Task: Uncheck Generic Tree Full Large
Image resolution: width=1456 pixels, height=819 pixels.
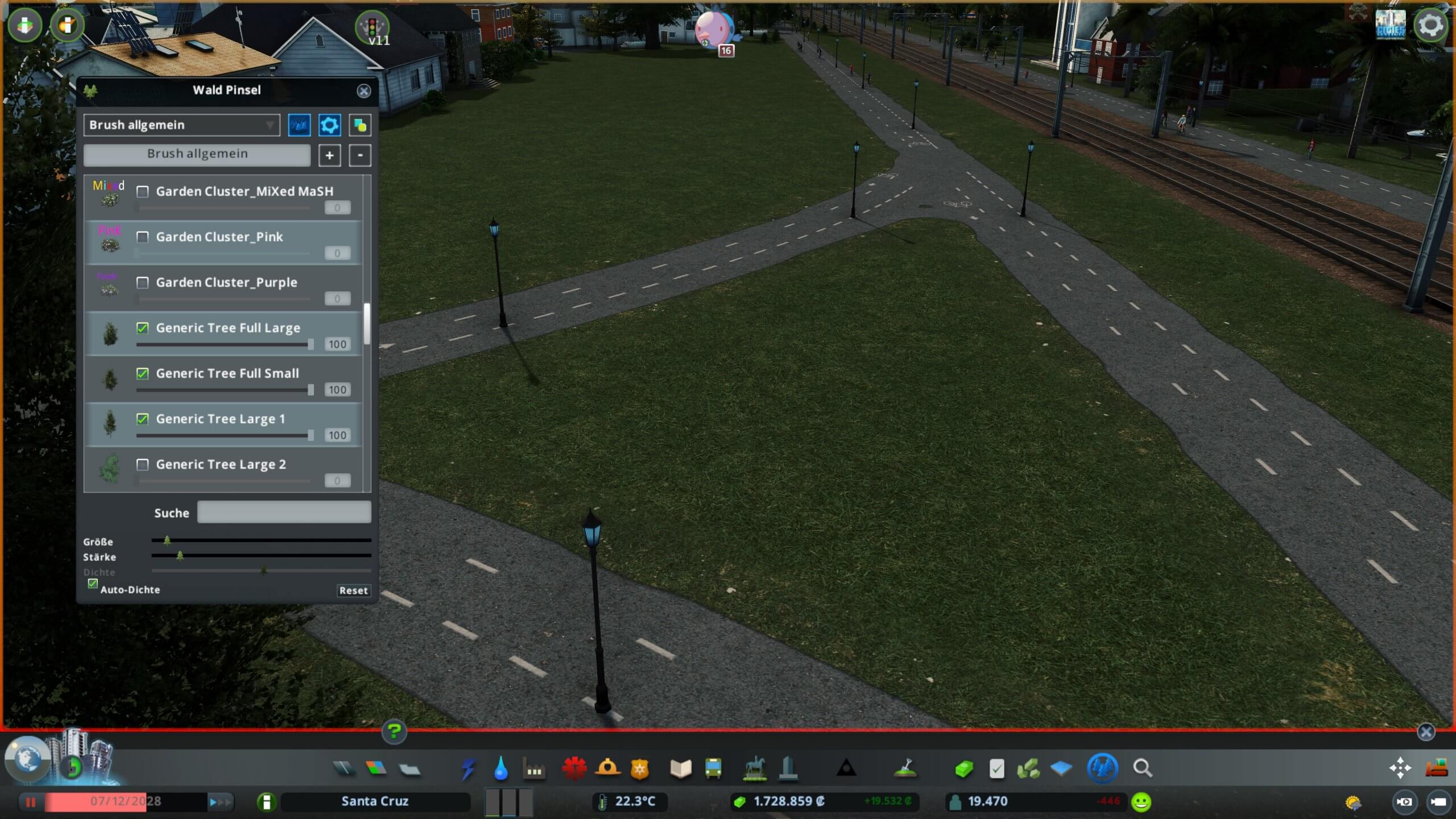Action: 143,328
